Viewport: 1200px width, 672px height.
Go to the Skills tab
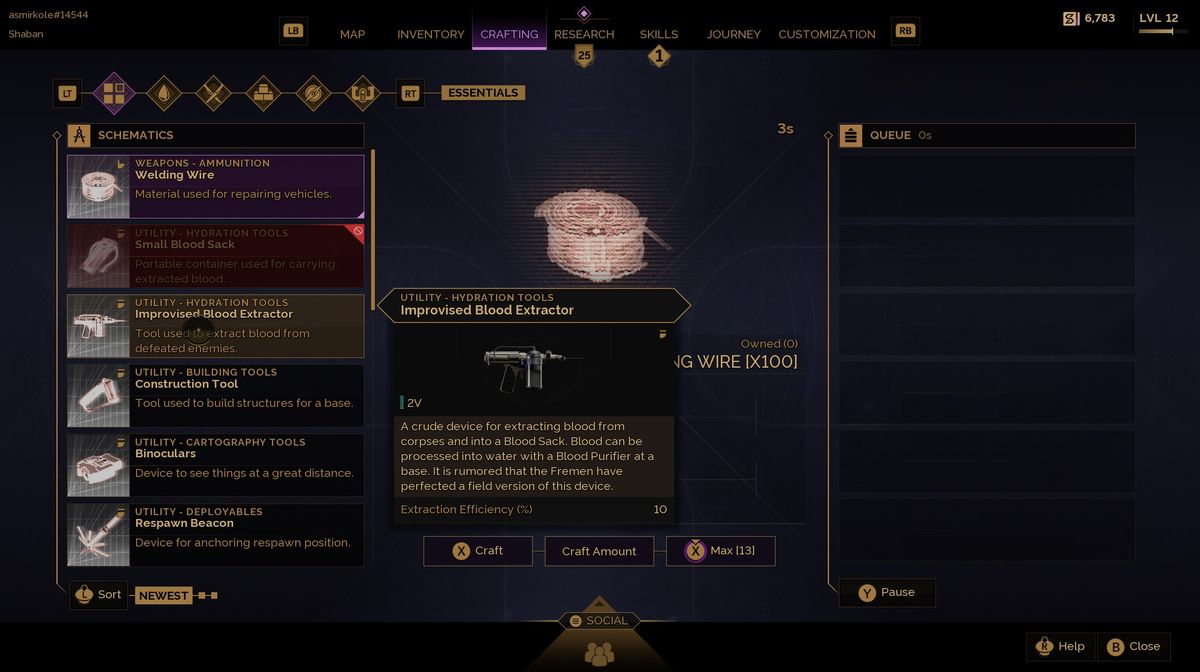[658, 34]
